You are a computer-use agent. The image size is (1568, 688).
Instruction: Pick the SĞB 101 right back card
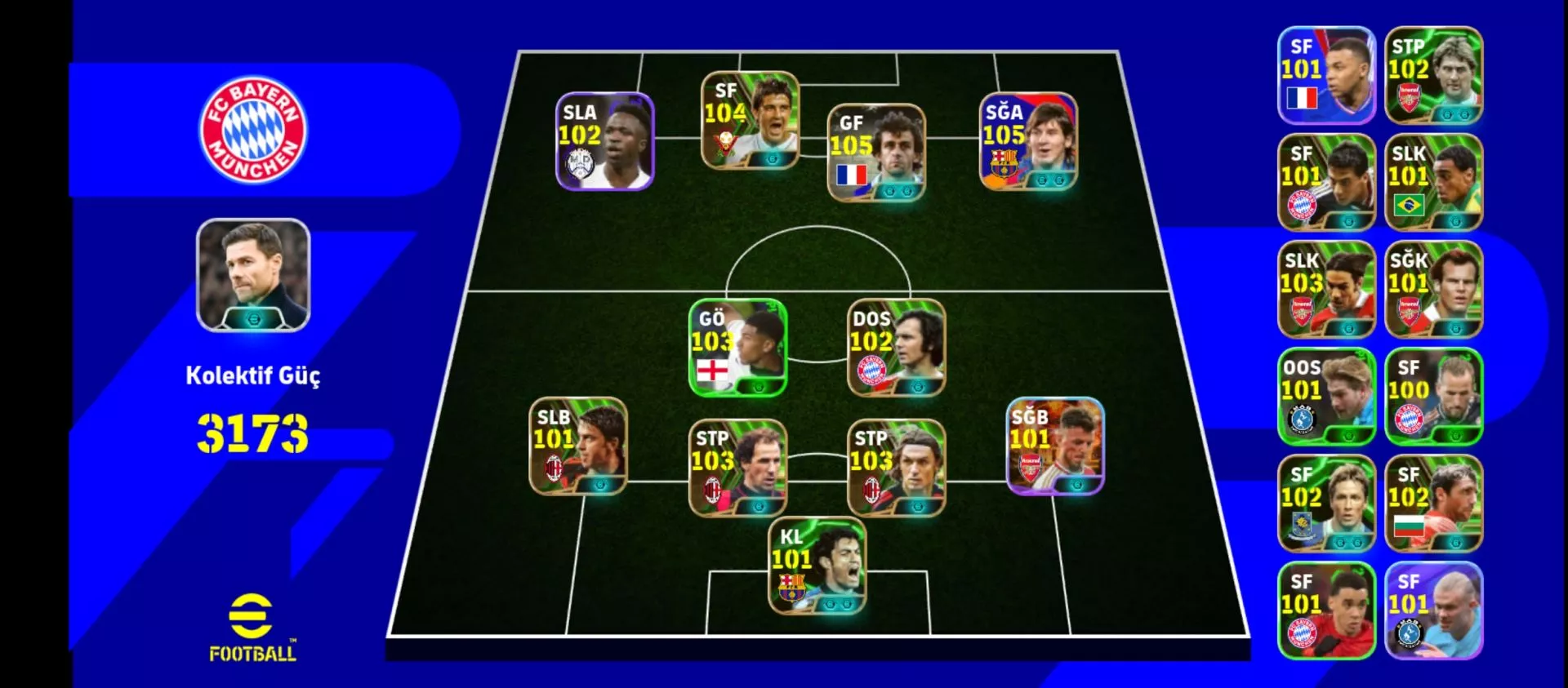click(1055, 446)
